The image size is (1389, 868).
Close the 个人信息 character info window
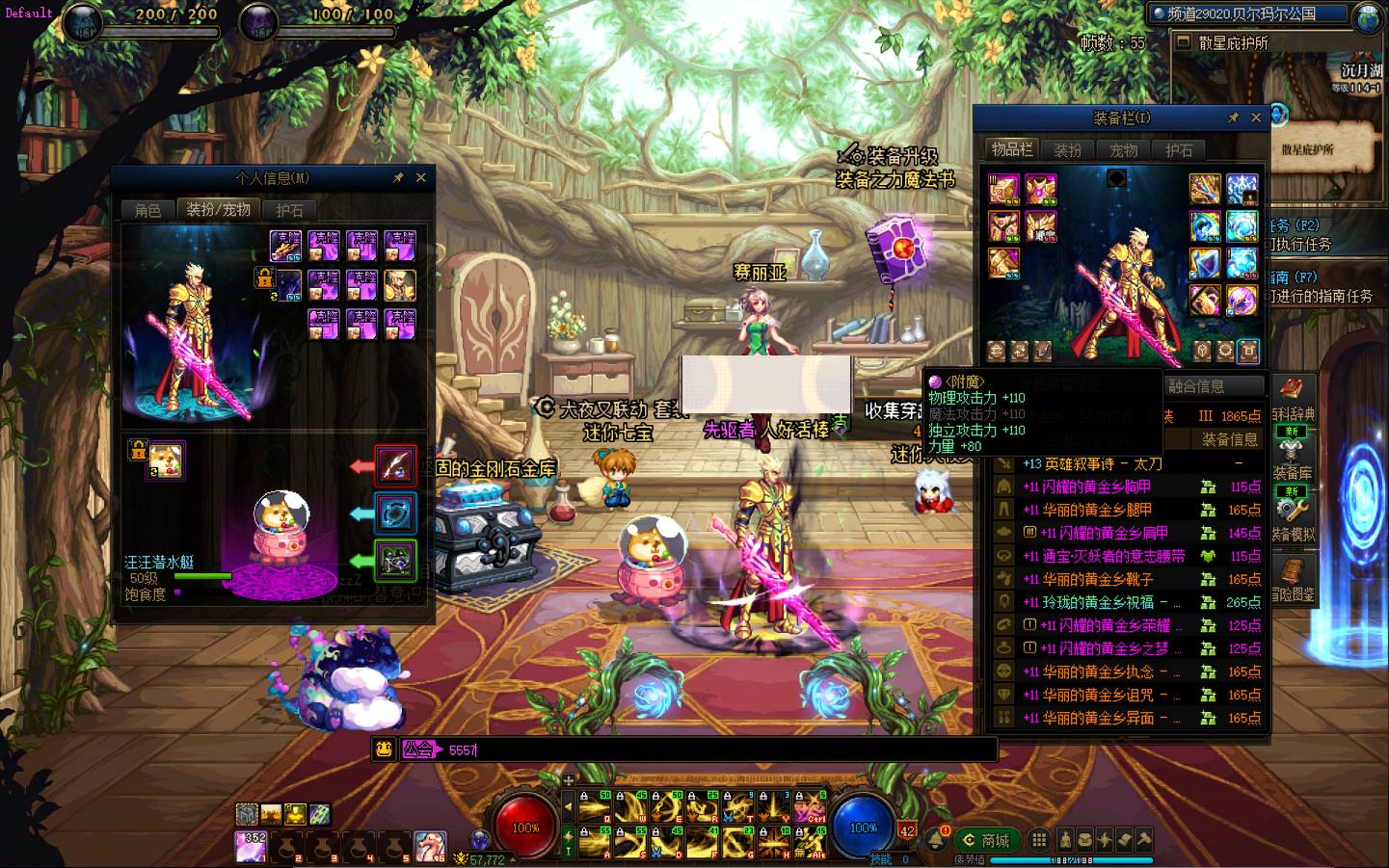[x=421, y=177]
